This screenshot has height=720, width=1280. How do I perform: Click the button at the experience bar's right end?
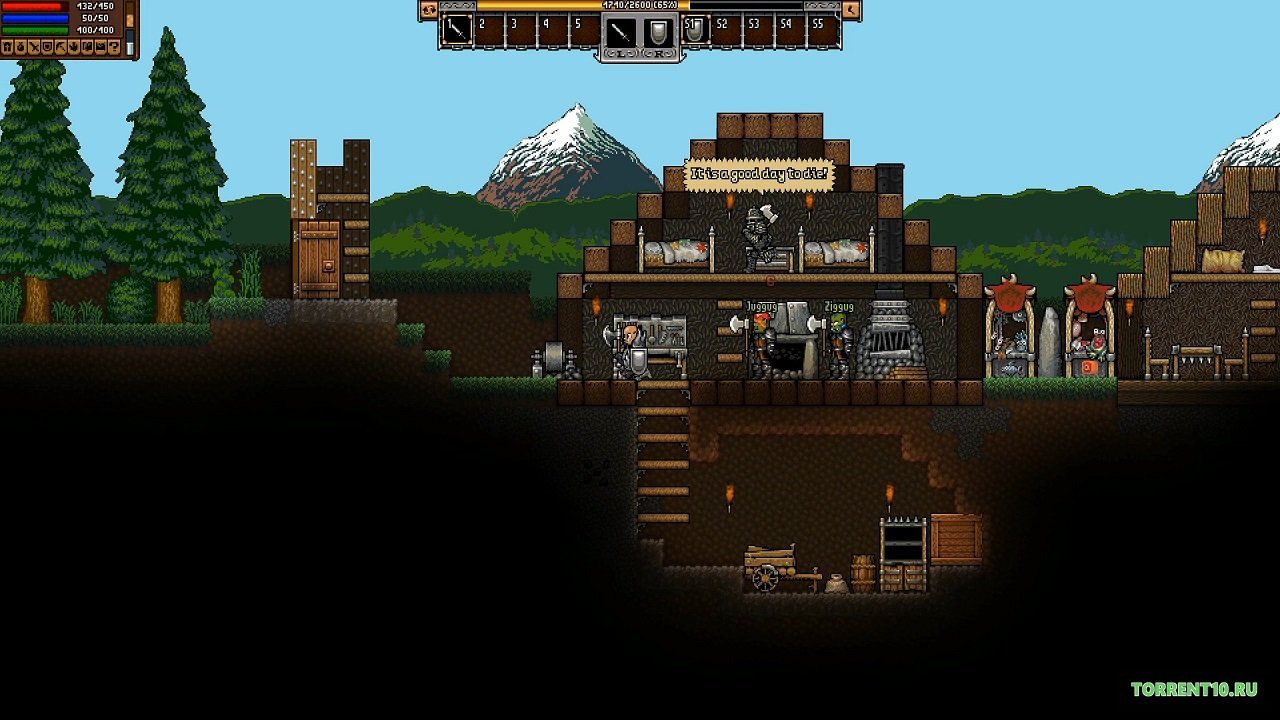pos(851,10)
